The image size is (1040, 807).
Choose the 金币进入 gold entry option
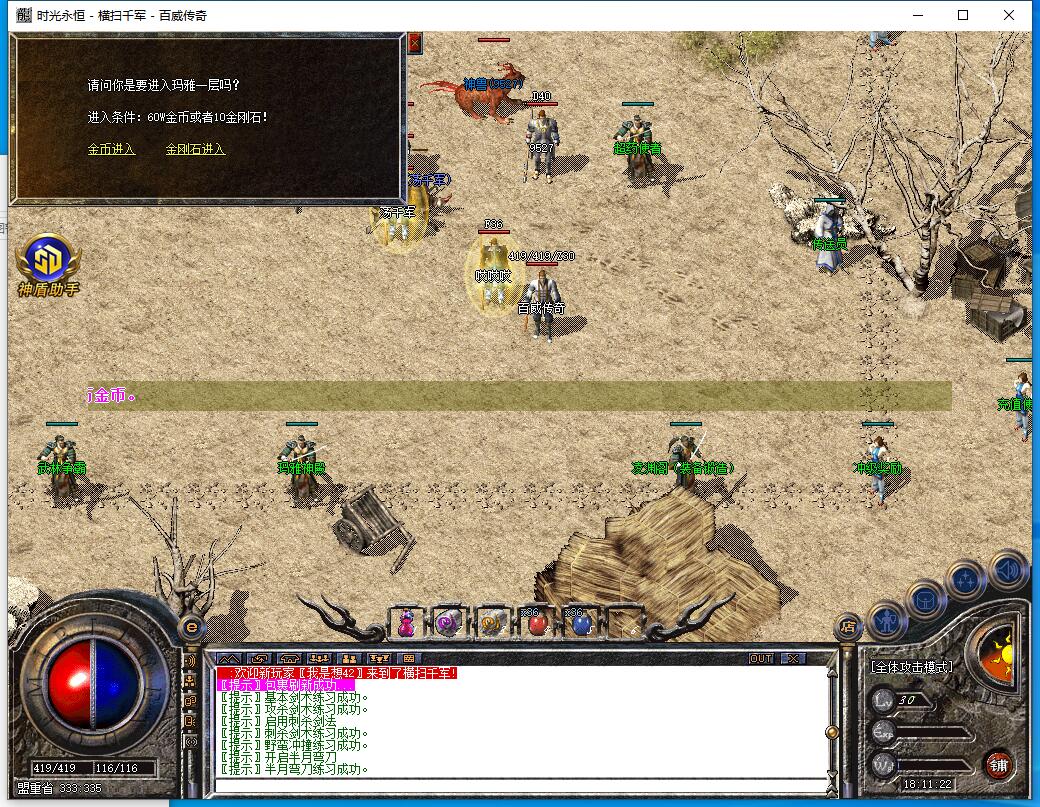point(111,150)
